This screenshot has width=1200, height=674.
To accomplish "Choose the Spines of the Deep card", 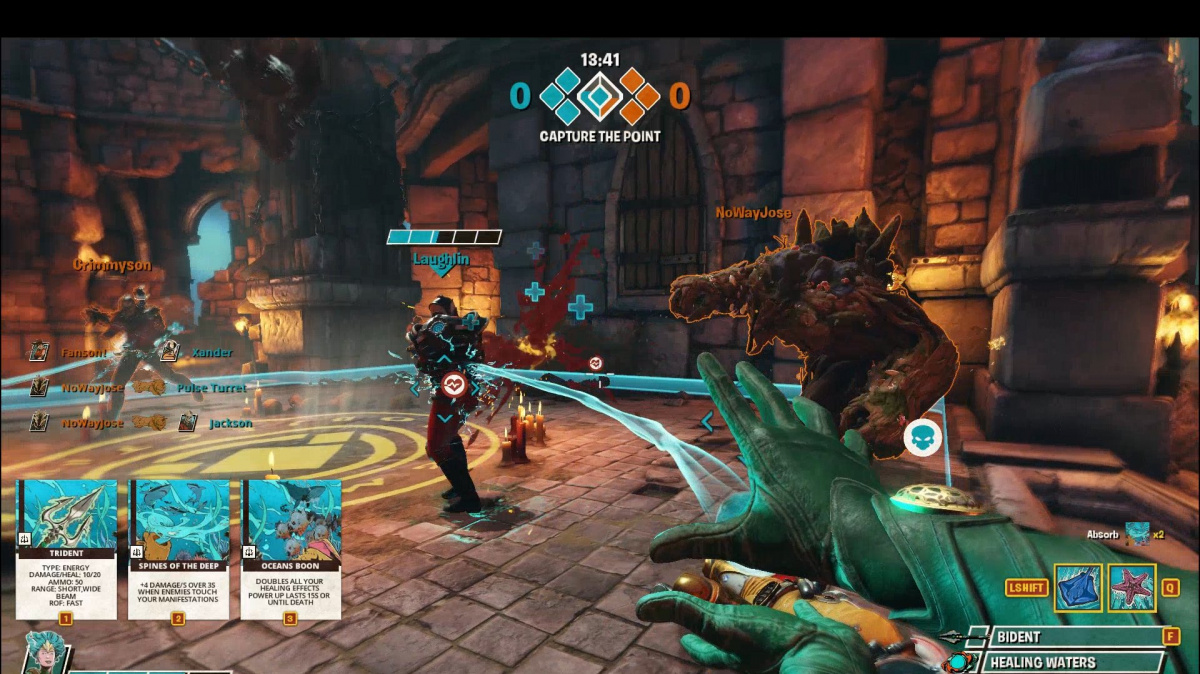I will [x=179, y=548].
